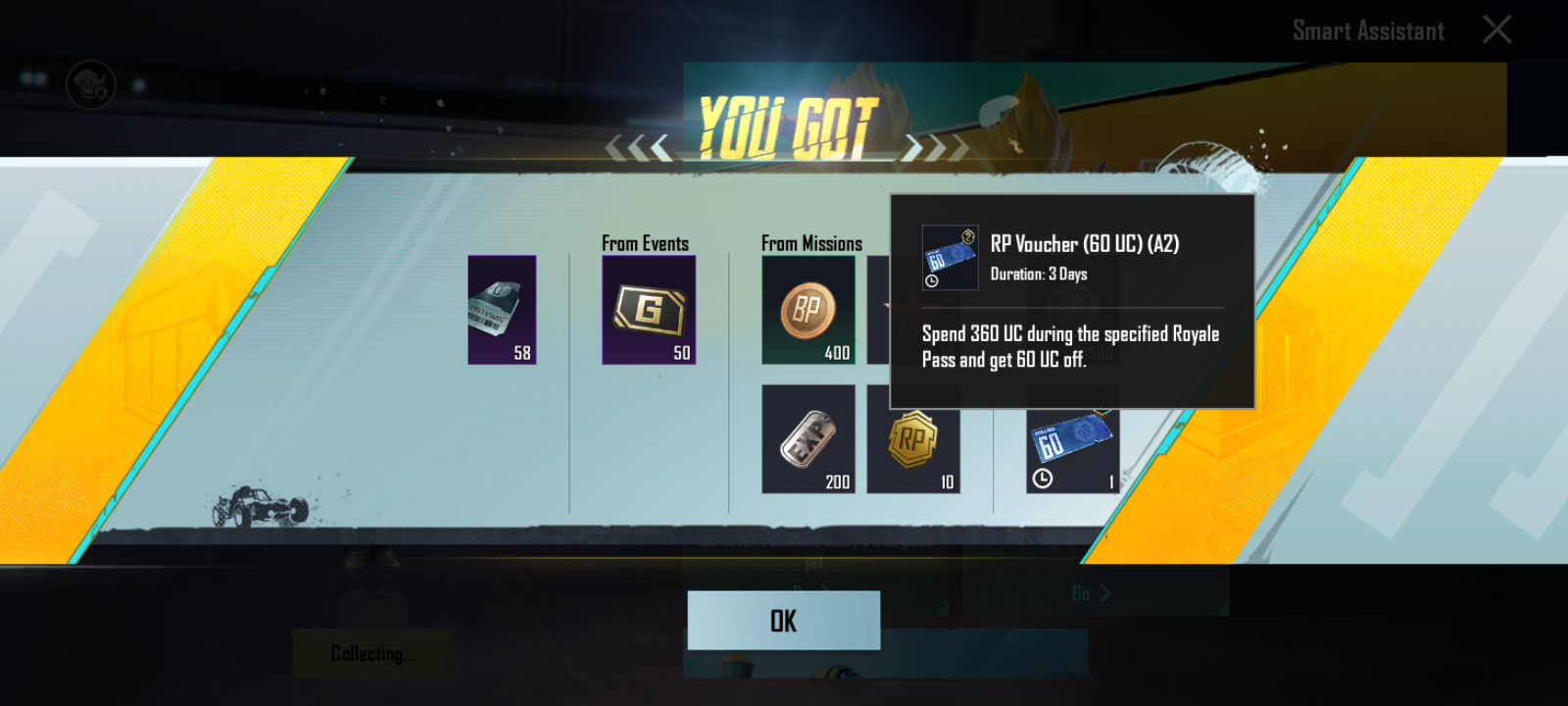Click the Collecting... button
This screenshot has height=706, width=1568.
point(371,653)
